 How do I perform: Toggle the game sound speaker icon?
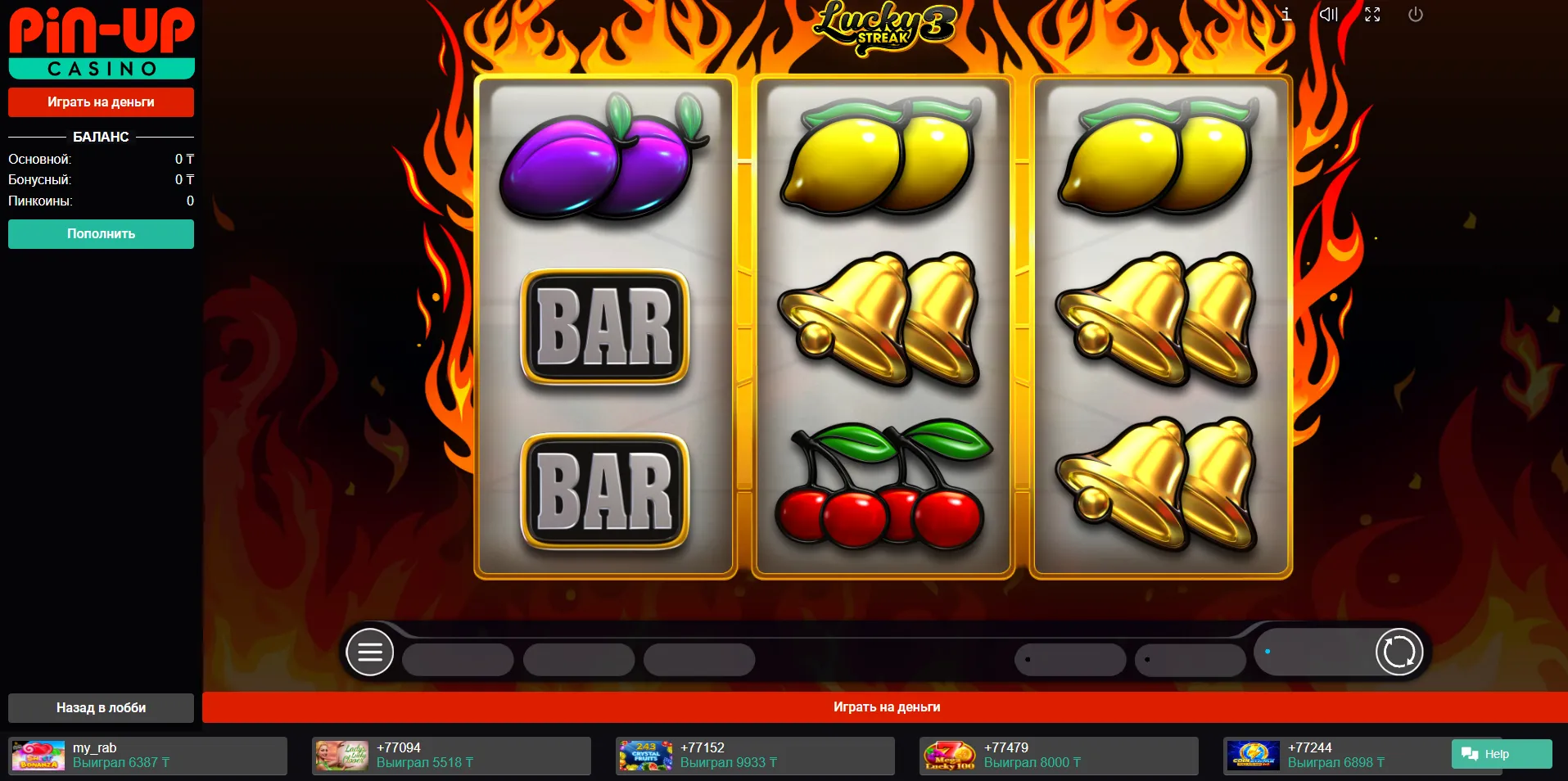click(1328, 15)
